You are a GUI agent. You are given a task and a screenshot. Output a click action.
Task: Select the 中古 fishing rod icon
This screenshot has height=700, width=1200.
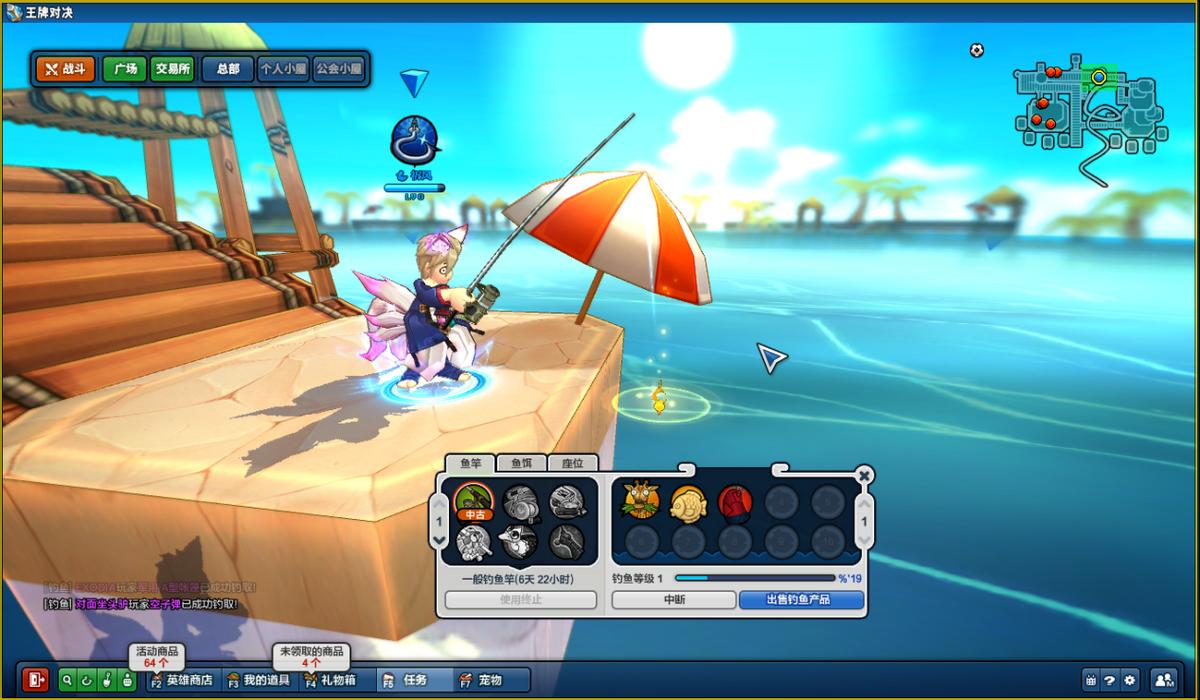click(476, 501)
